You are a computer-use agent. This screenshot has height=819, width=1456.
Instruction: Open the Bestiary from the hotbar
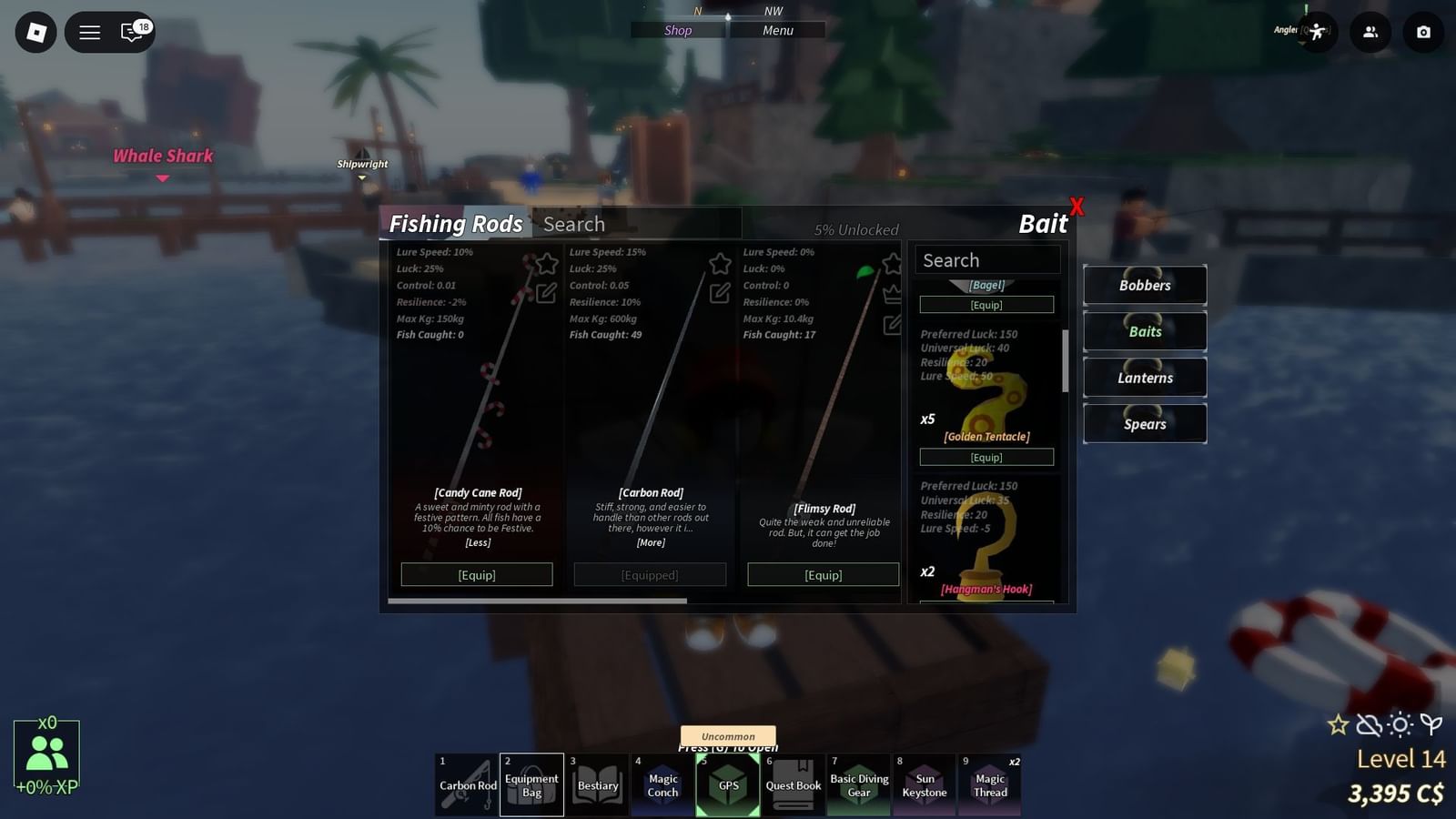click(x=597, y=784)
